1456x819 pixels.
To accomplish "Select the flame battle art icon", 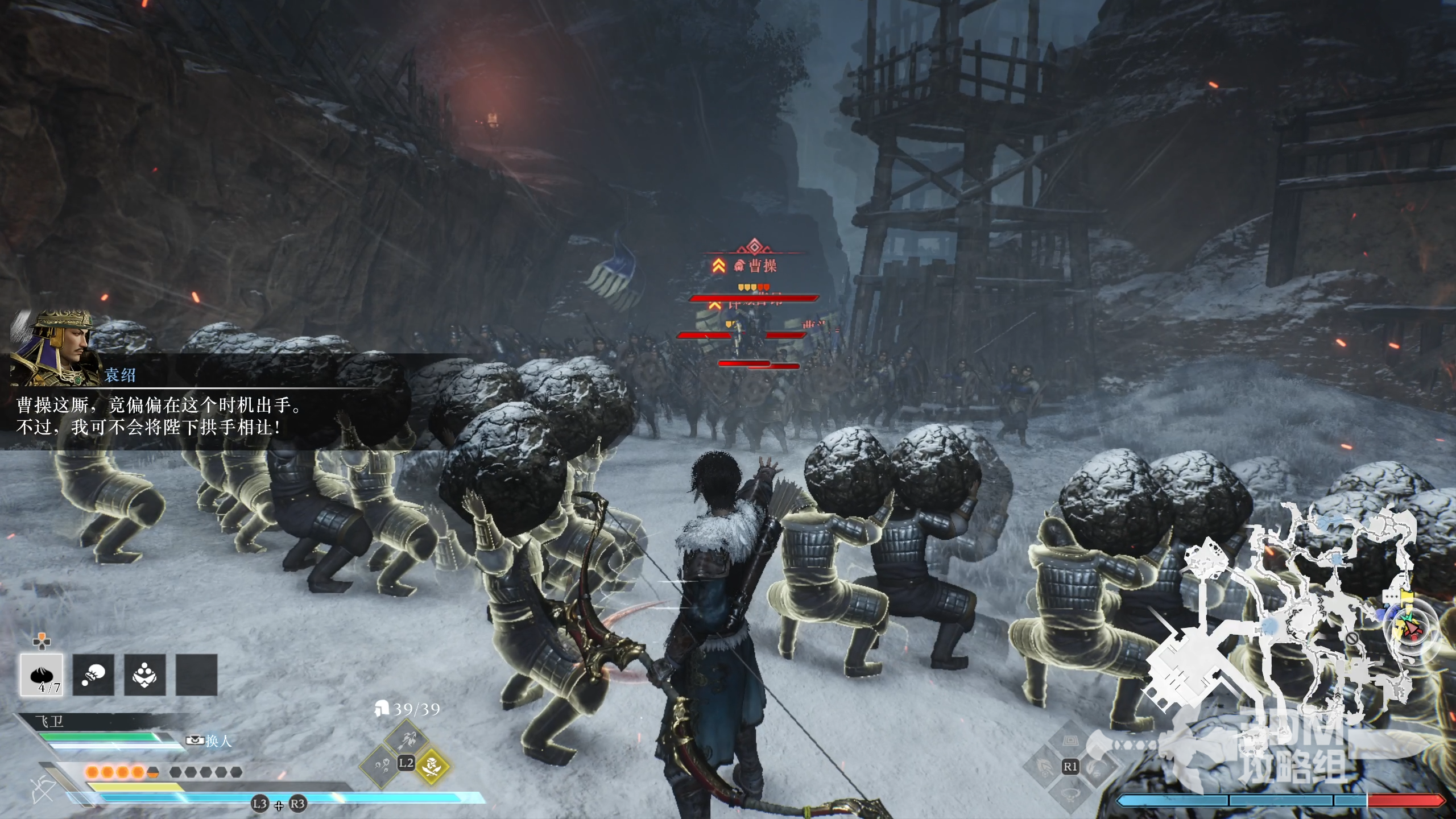I will pos(1045,767).
